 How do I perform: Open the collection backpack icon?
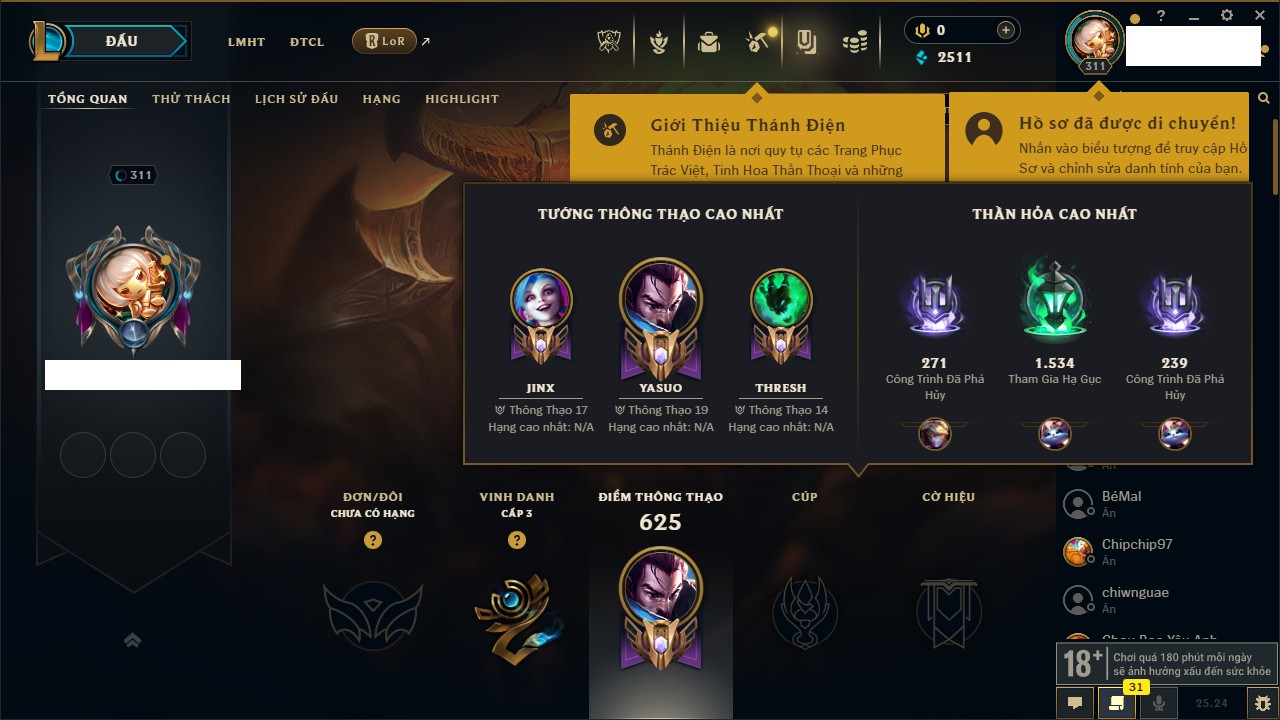pos(709,42)
